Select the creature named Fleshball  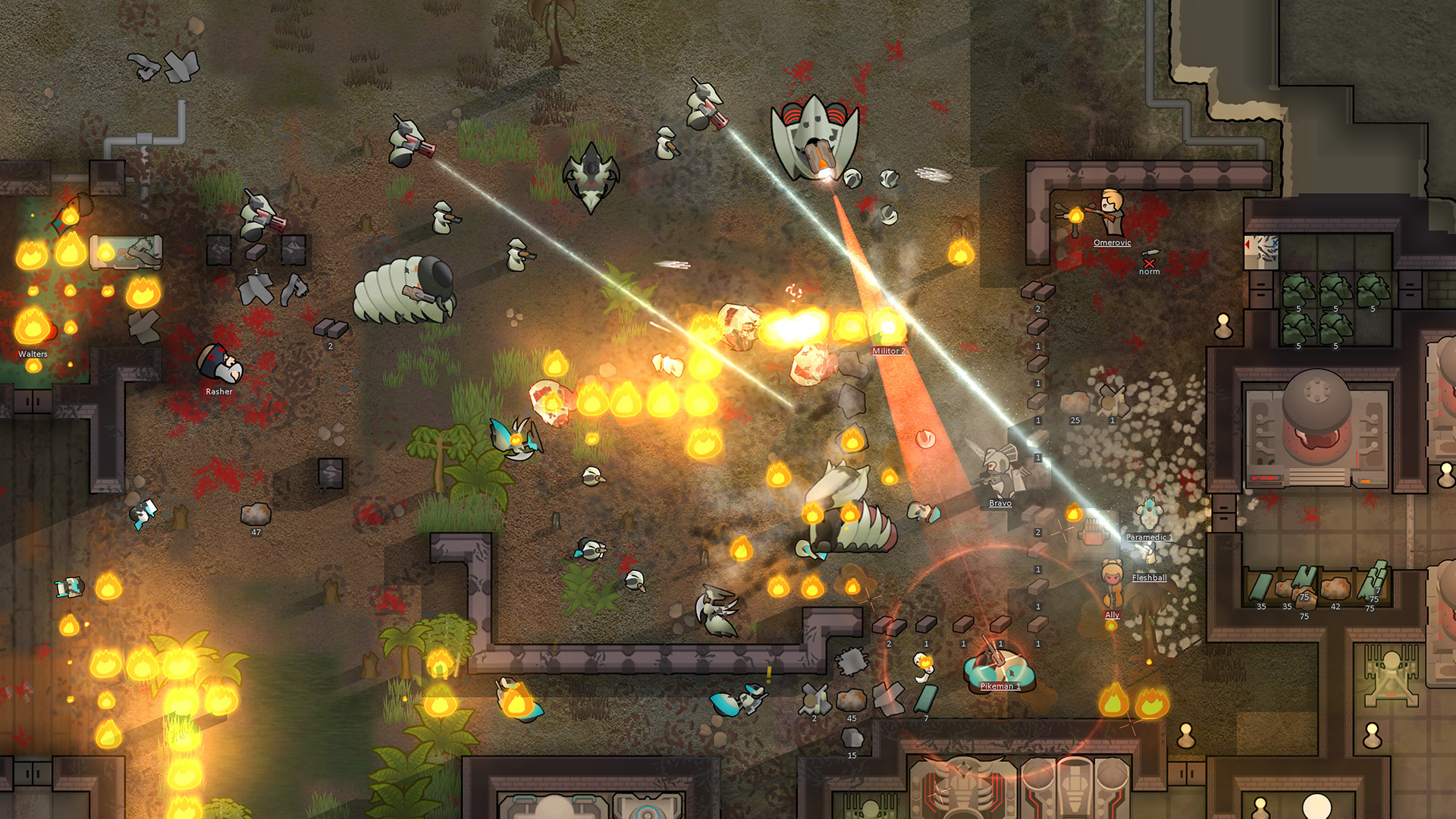1148,557
